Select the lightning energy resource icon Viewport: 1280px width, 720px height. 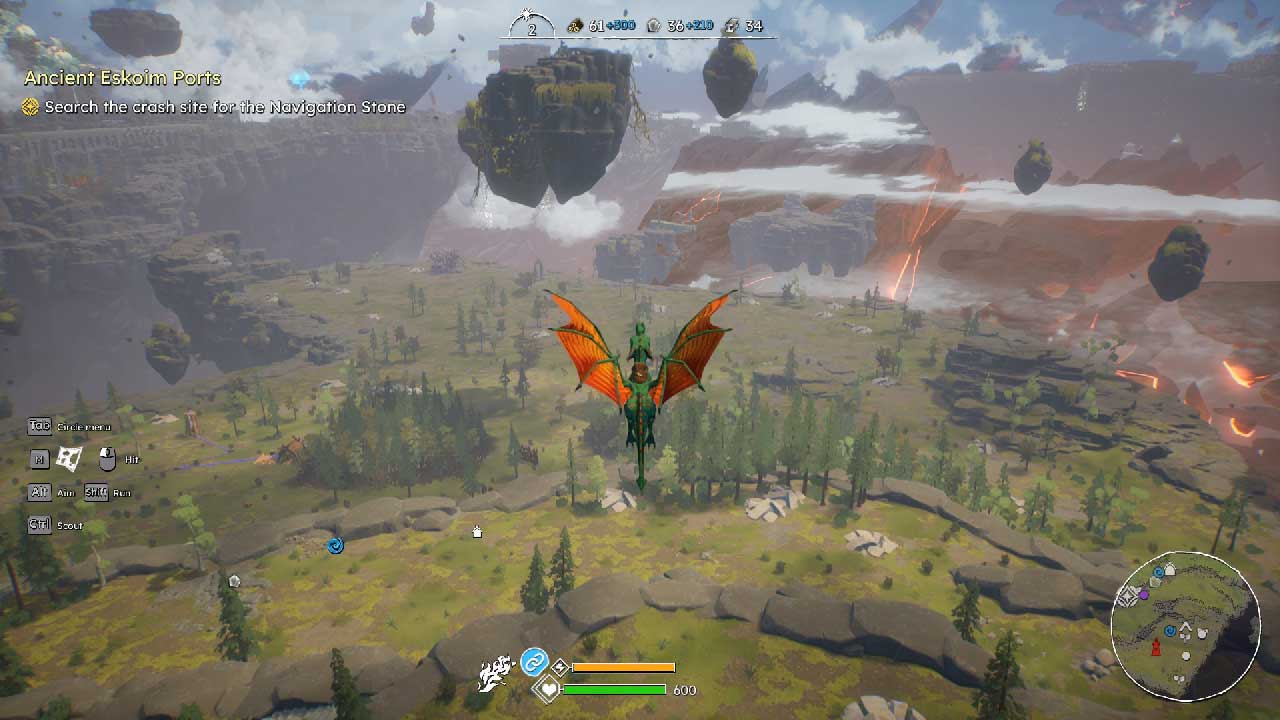click(x=731, y=26)
